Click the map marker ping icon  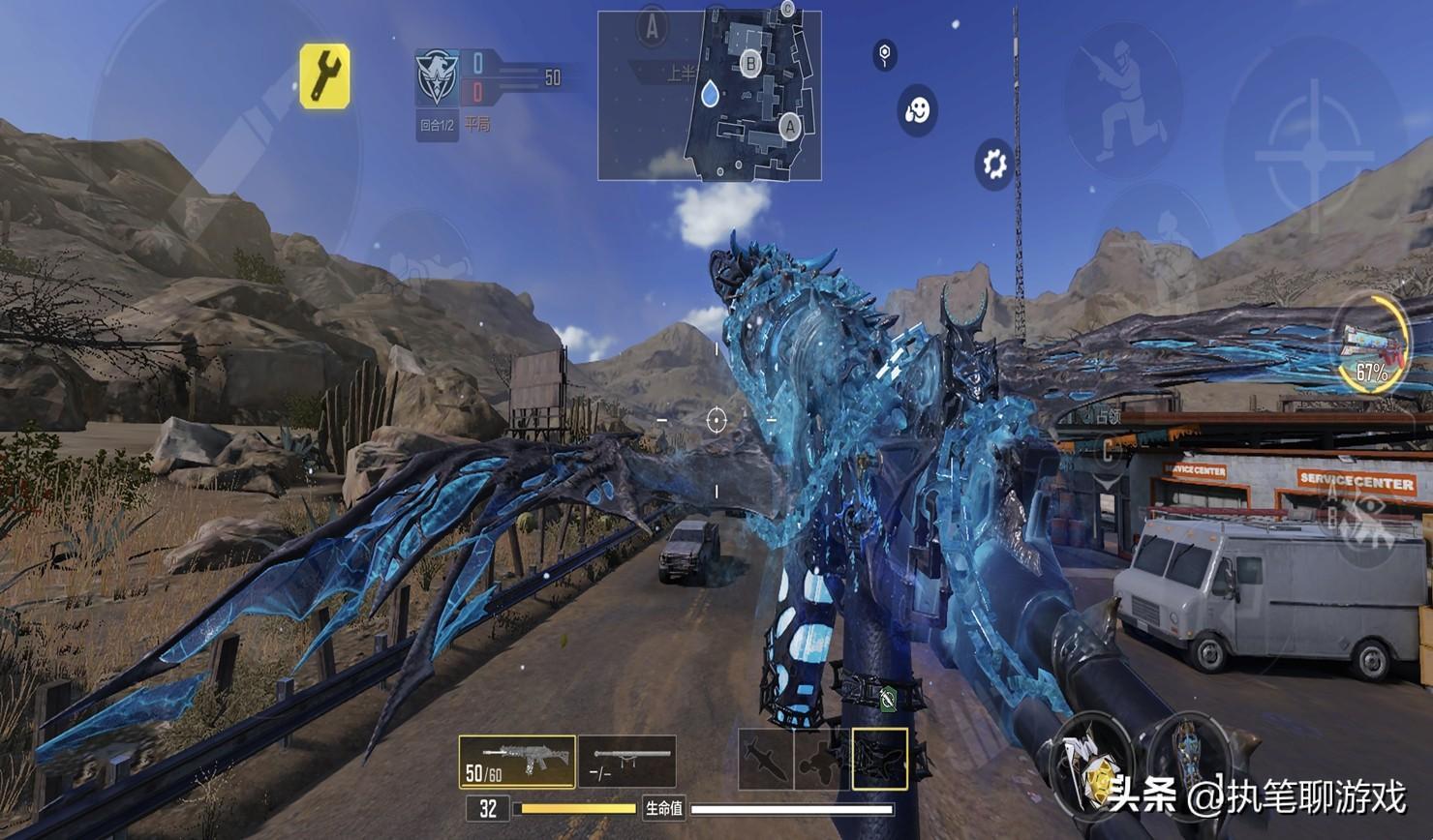884,54
